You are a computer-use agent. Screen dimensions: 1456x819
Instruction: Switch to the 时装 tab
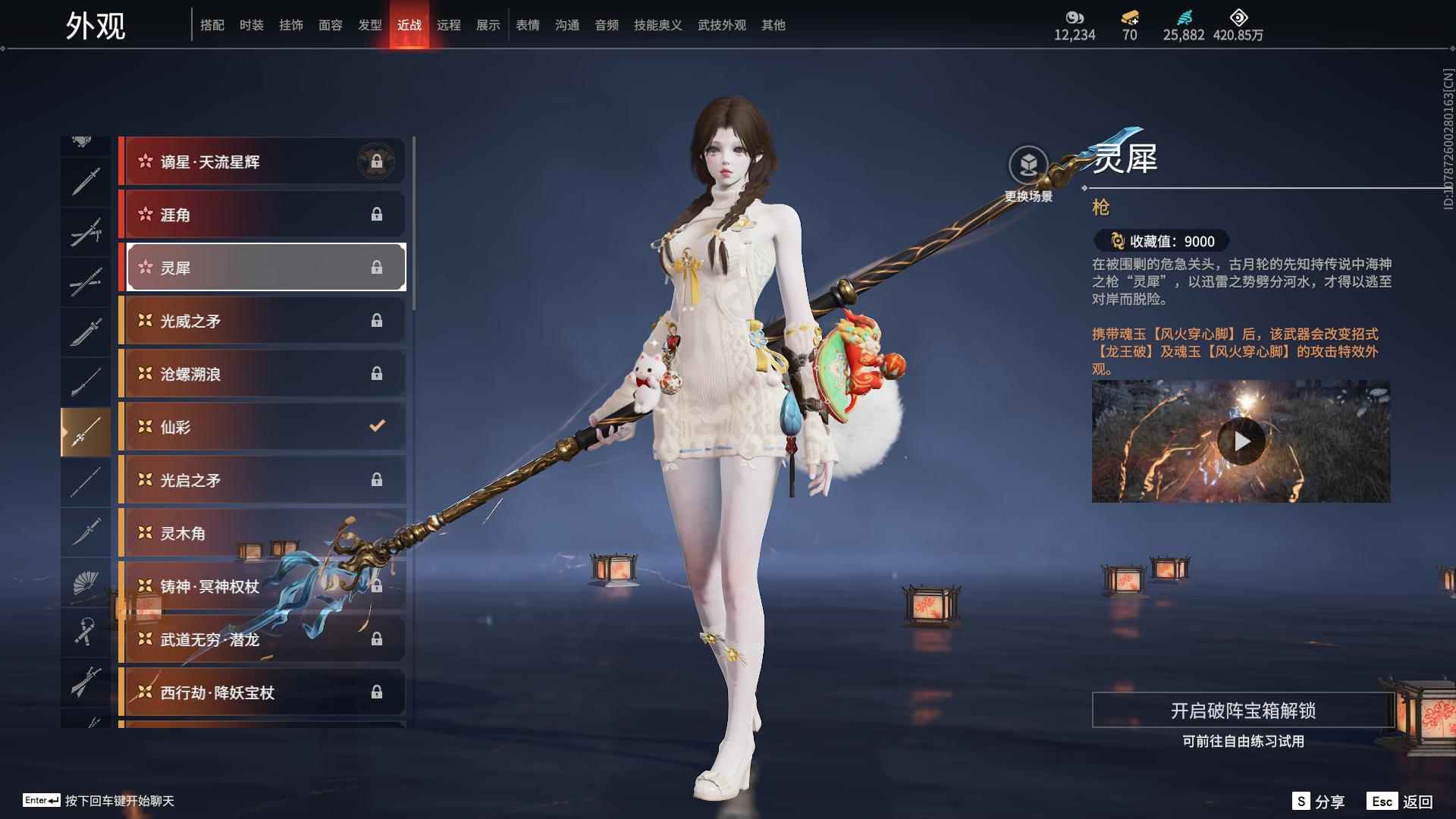point(251,25)
